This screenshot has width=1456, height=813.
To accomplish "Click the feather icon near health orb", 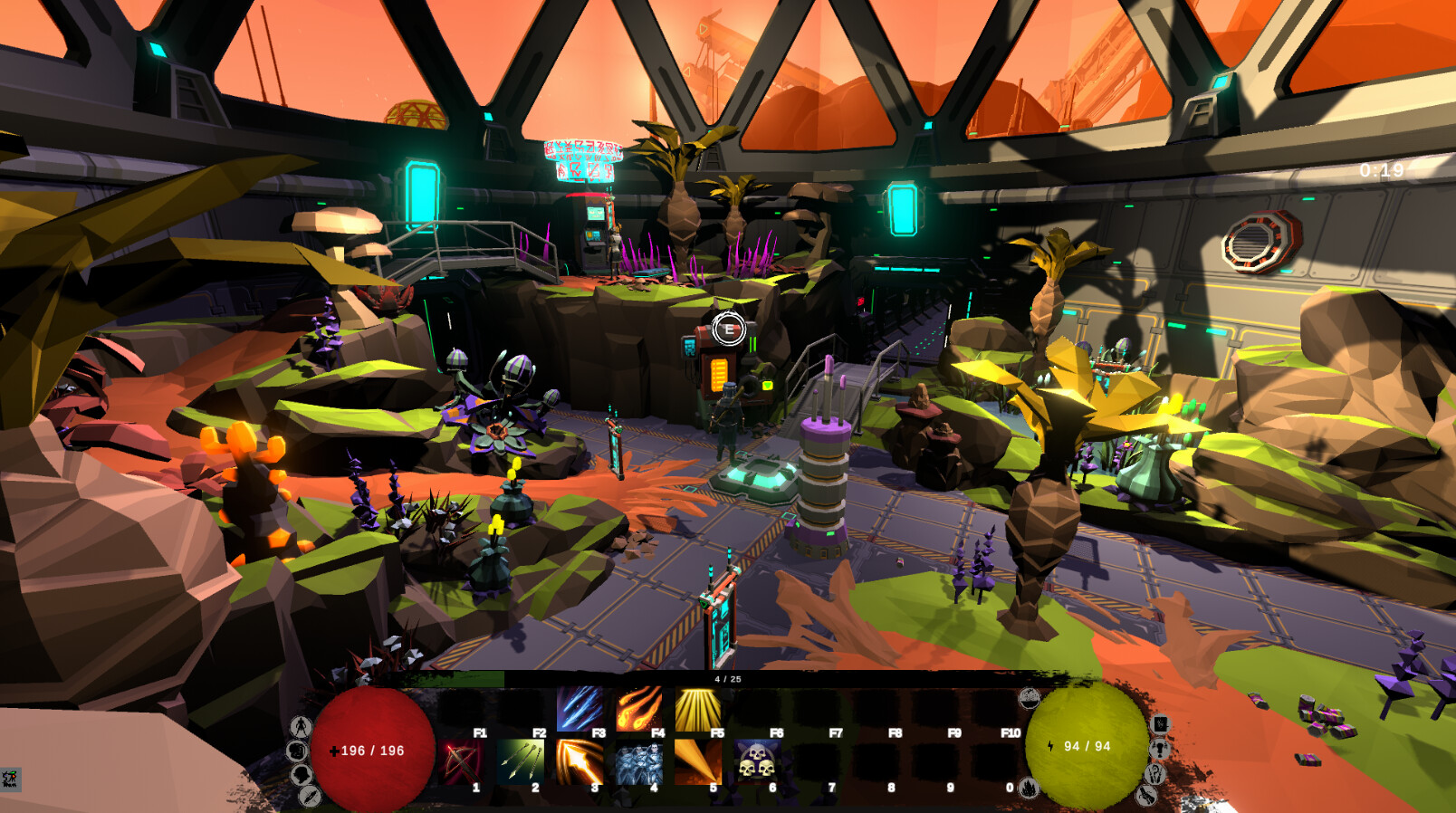I will [x=310, y=796].
